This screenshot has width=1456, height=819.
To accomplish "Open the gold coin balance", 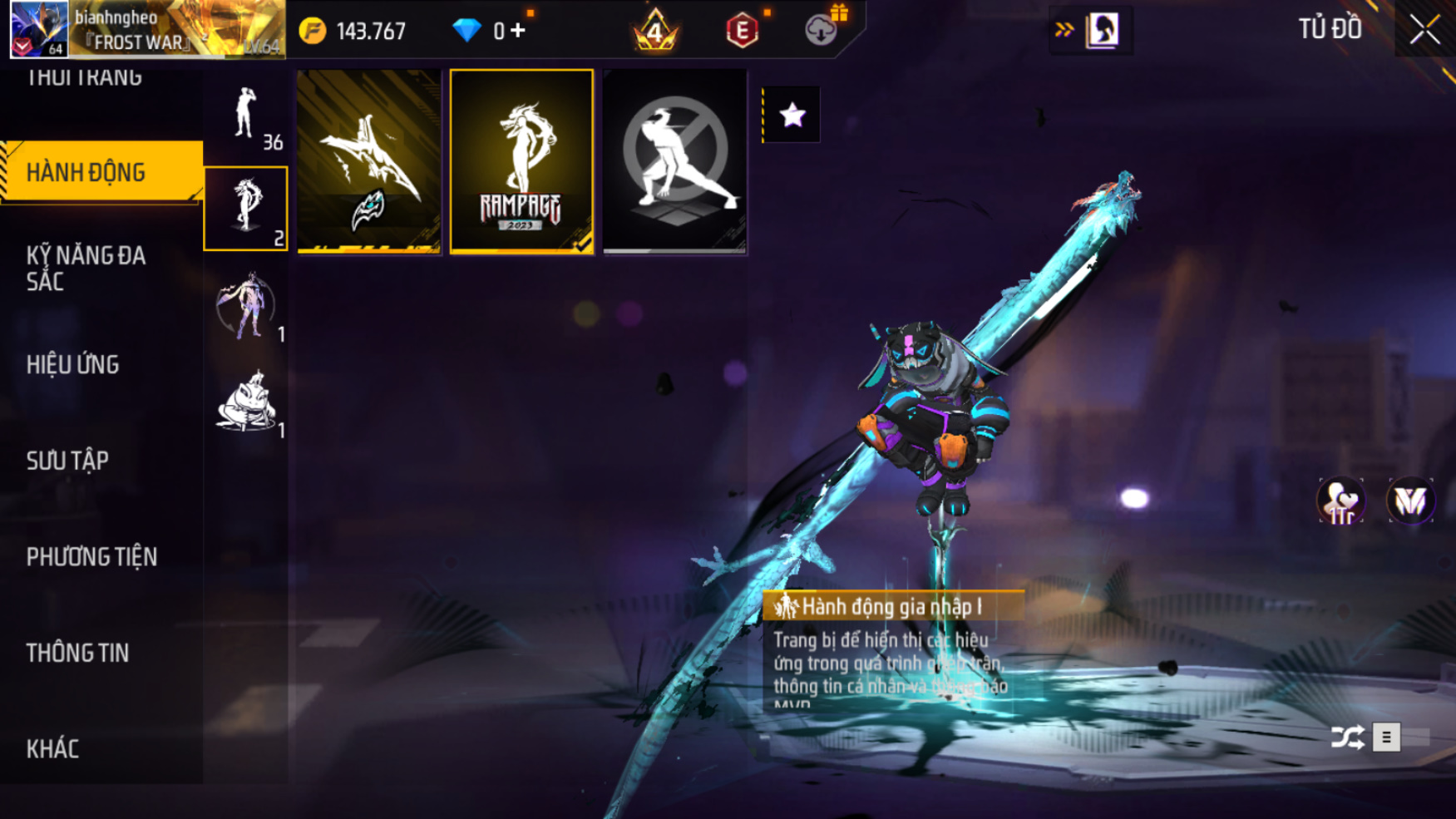I will (354, 31).
